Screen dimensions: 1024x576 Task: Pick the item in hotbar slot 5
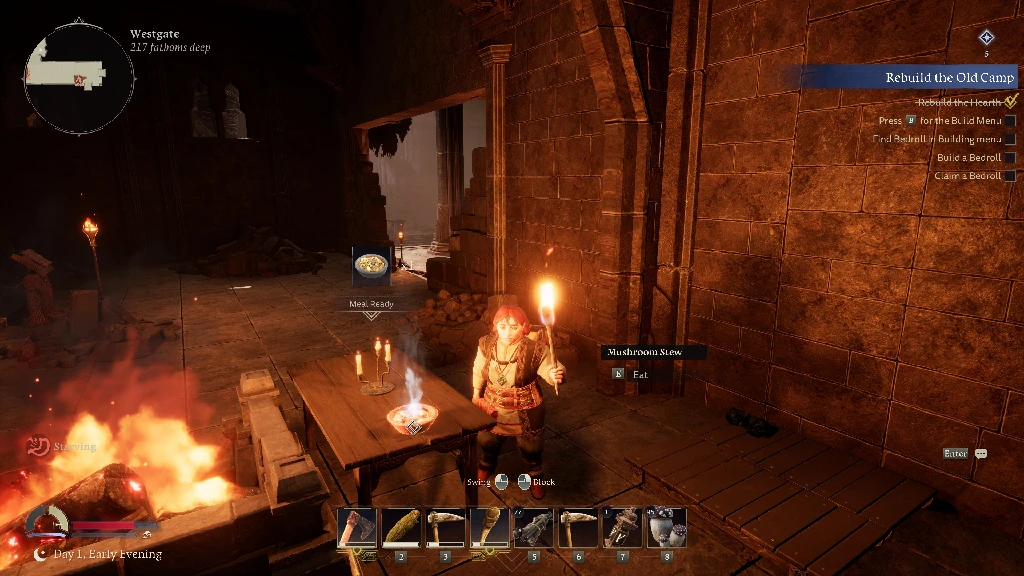tap(532, 528)
